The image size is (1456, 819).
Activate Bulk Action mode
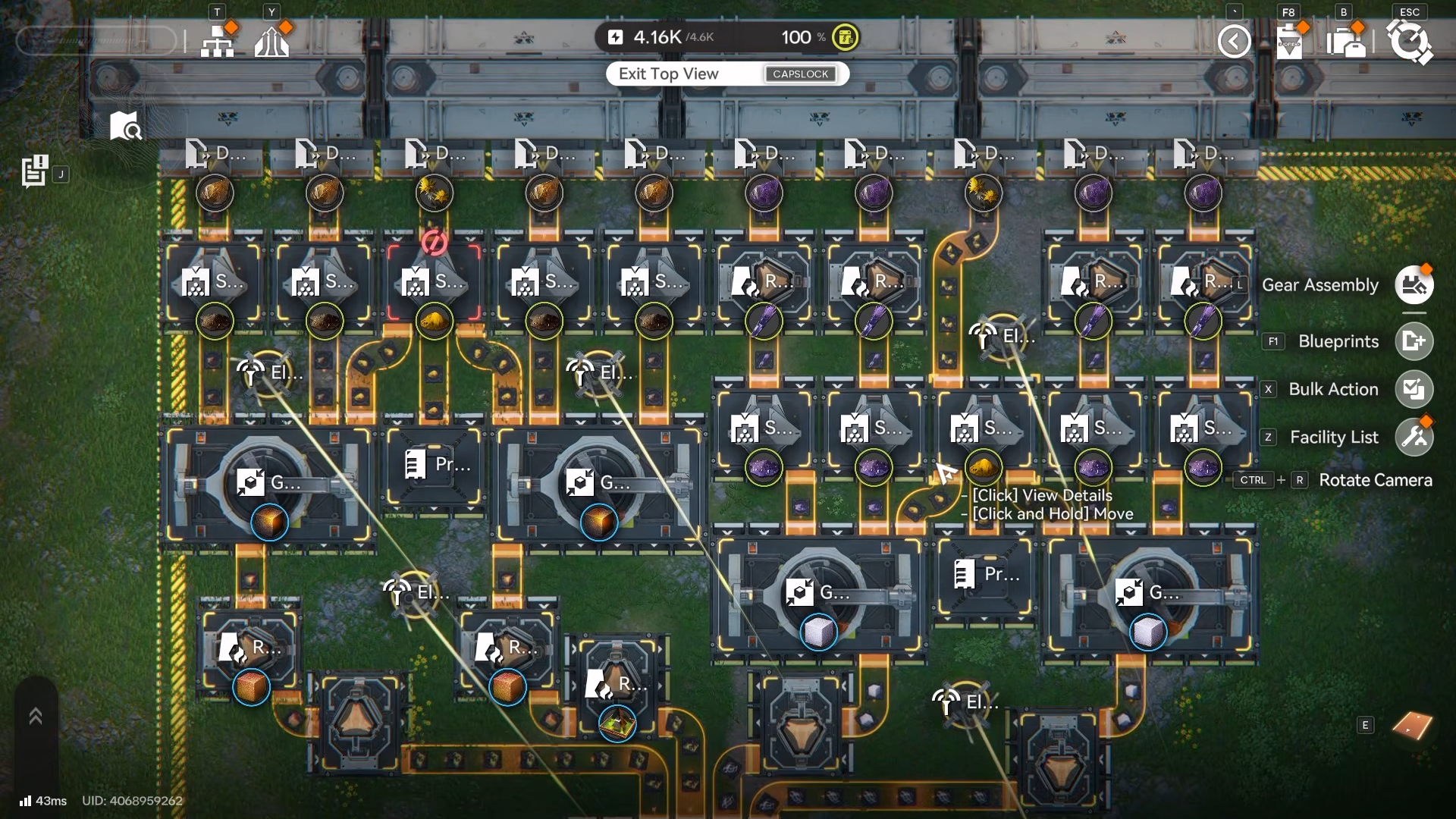(1414, 389)
